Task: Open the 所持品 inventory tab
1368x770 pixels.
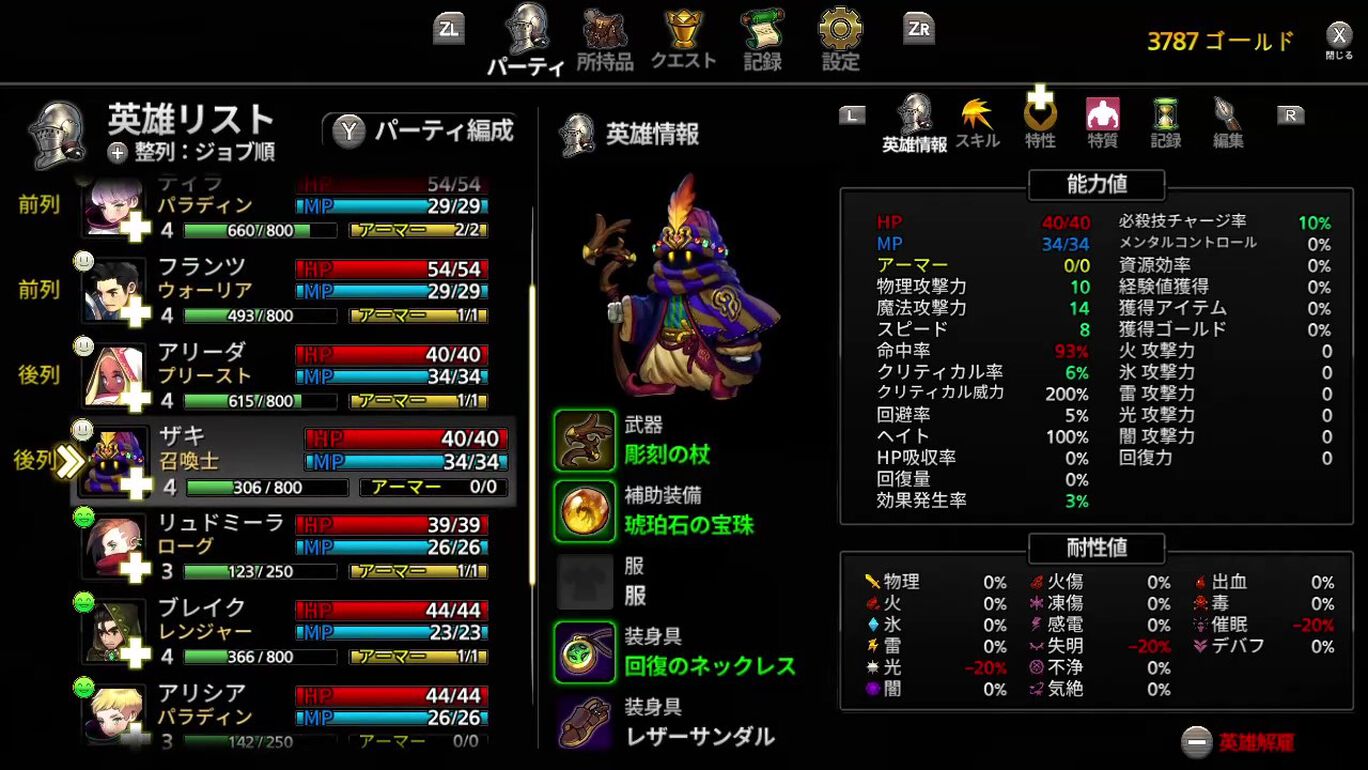Action: (605, 40)
